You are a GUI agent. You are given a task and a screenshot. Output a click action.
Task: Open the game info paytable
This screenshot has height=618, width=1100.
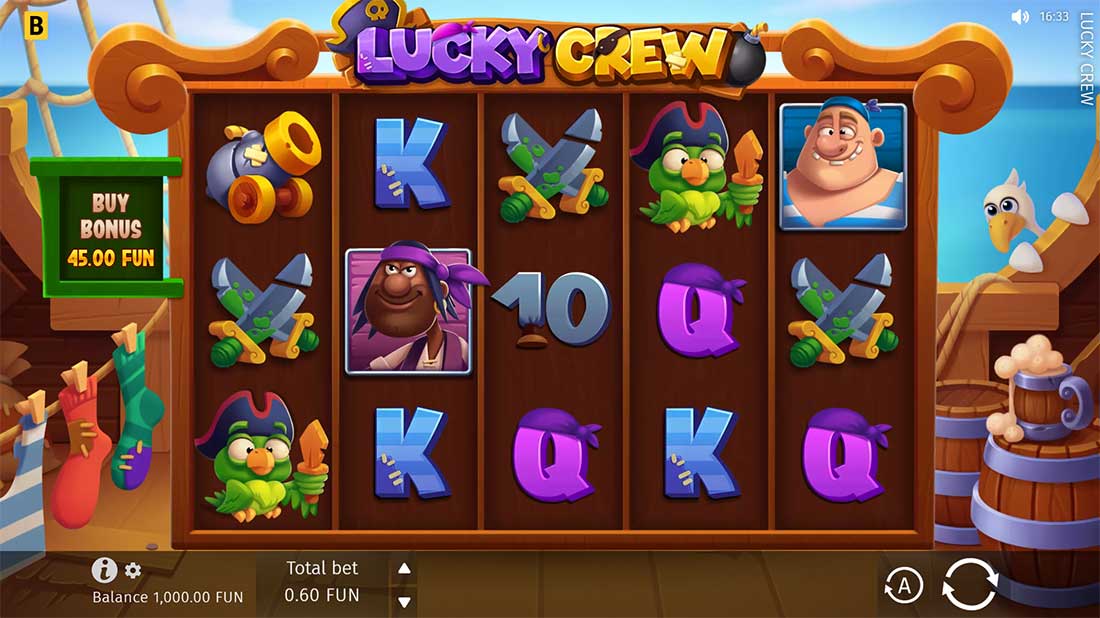point(104,570)
